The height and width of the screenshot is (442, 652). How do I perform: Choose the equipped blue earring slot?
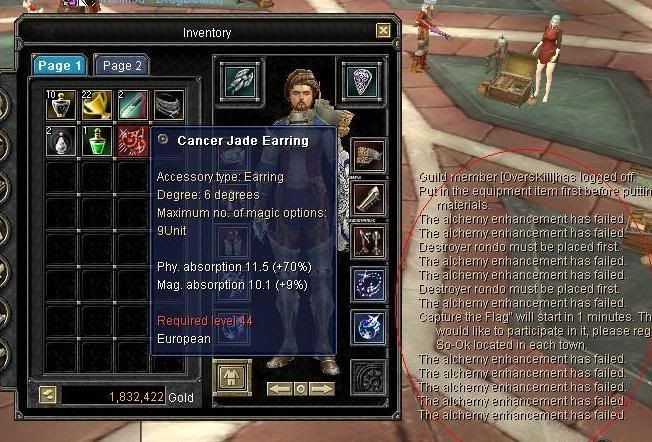pyautogui.click(x=369, y=327)
